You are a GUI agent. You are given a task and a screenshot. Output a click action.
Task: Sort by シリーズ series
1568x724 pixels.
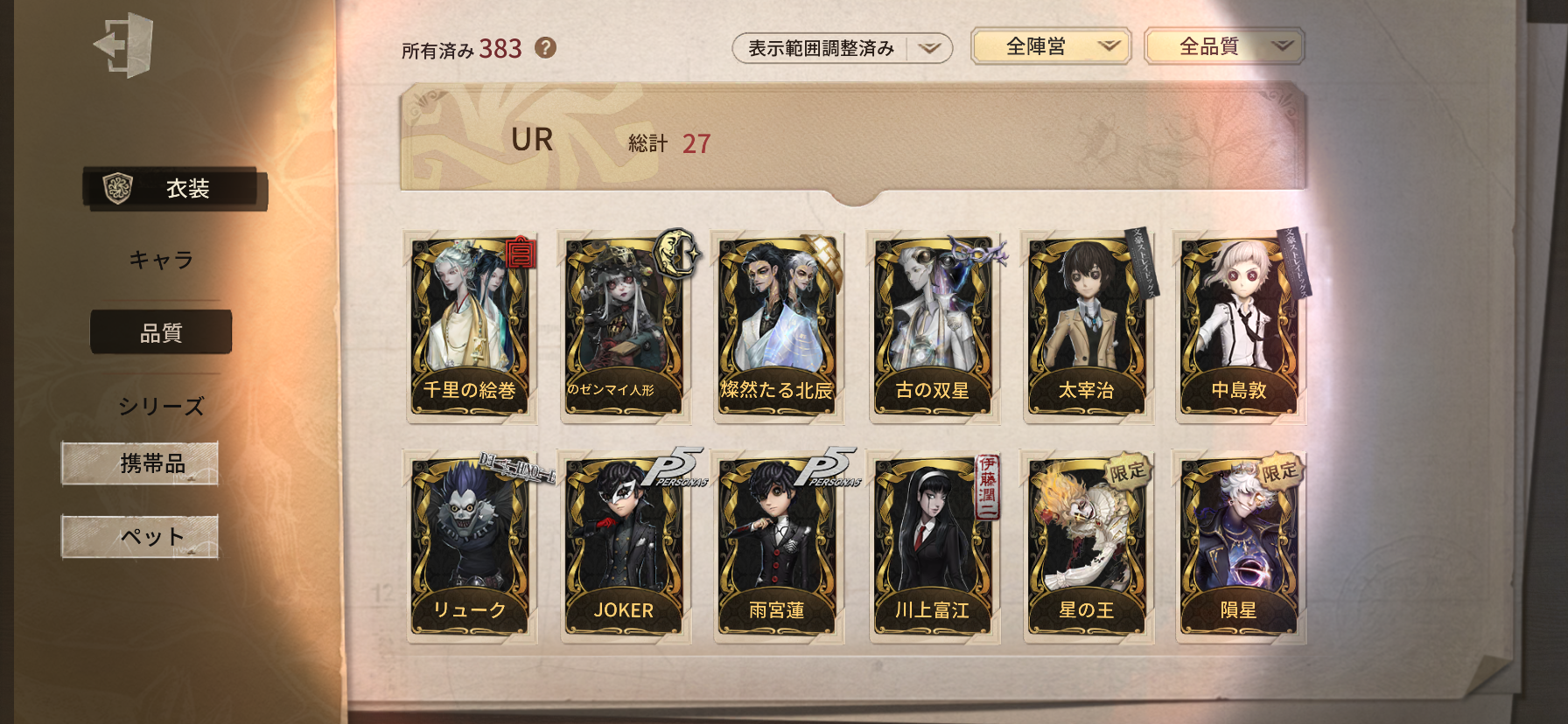point(161,406)
